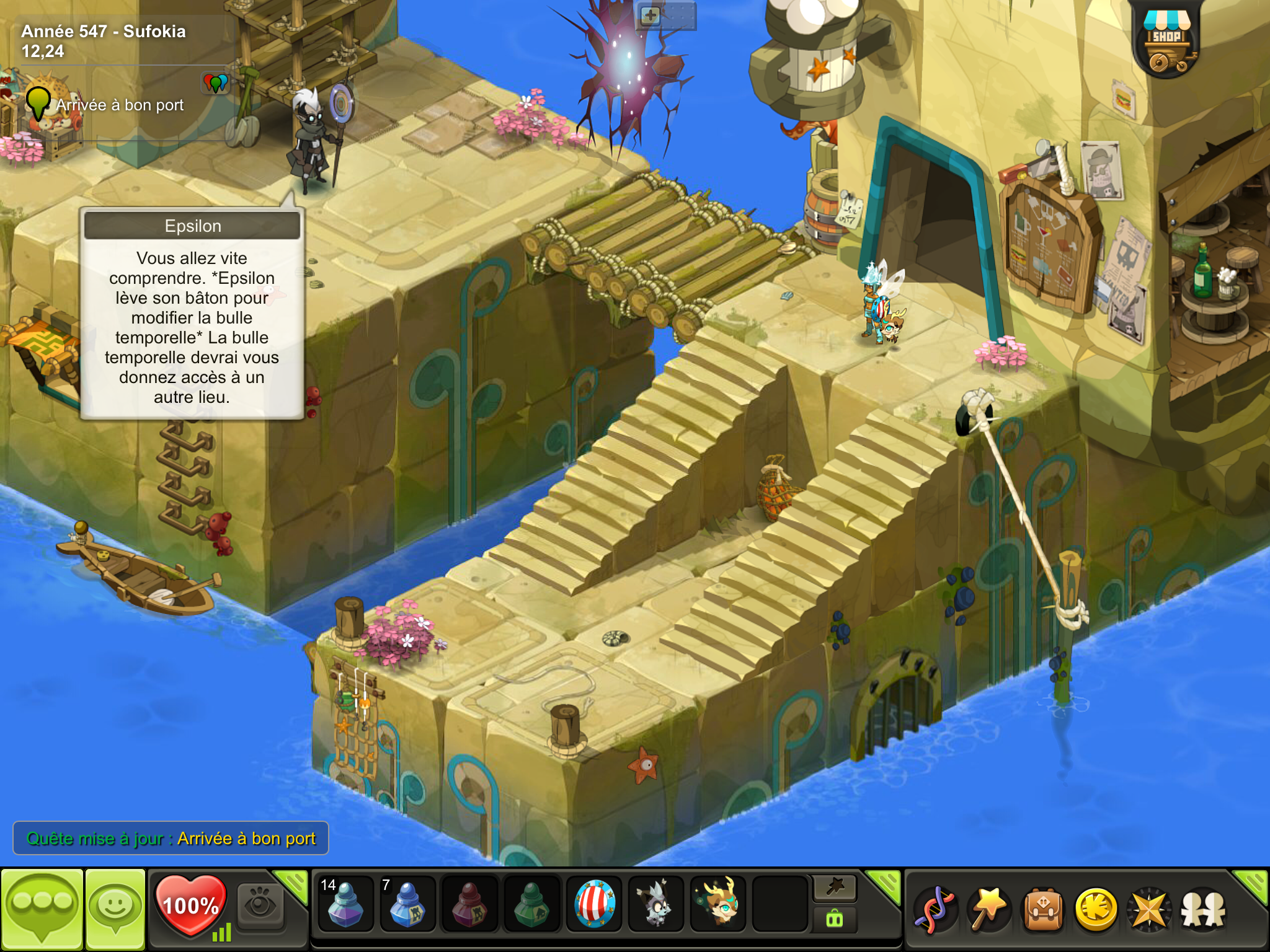Open the friends social menu
The height and width of the screenshot is (952, 1270).
[x=1204, y=910]
